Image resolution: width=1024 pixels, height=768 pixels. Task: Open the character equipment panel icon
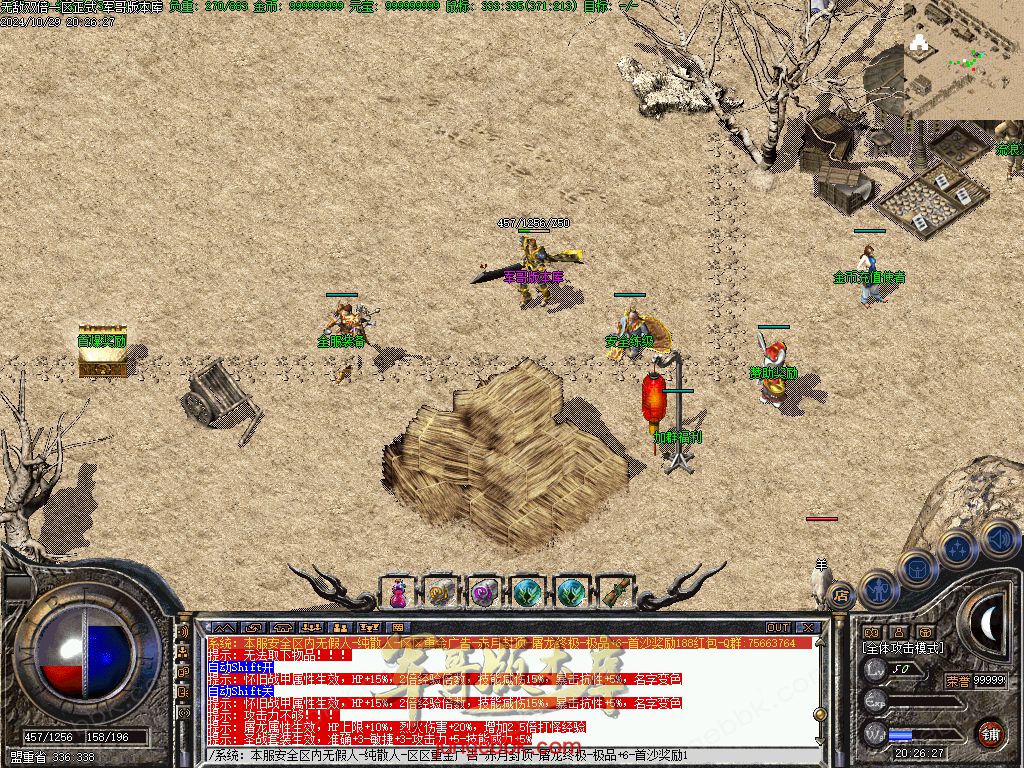[x=877, y=589]
